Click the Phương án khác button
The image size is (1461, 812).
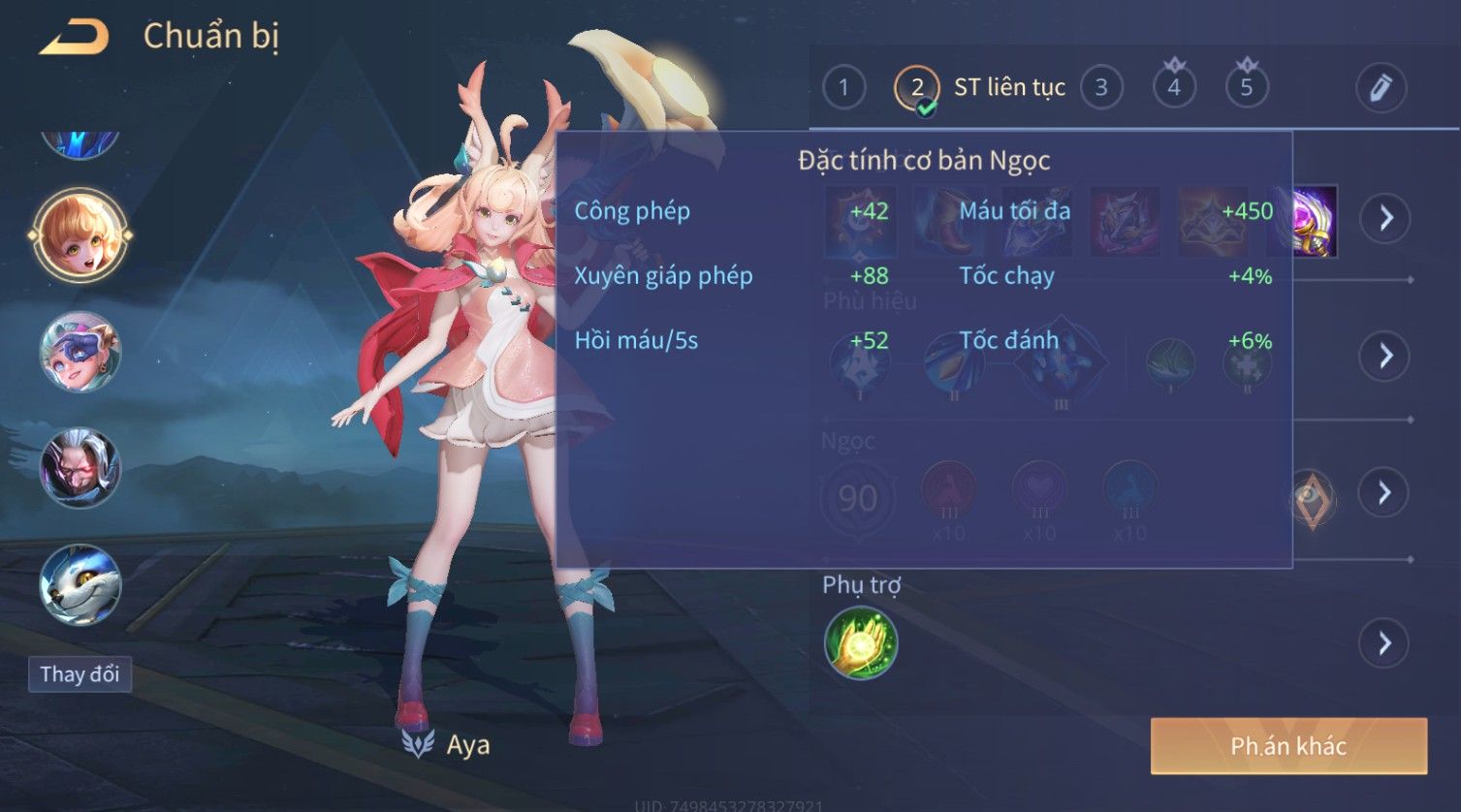(x=1288, y=746)
